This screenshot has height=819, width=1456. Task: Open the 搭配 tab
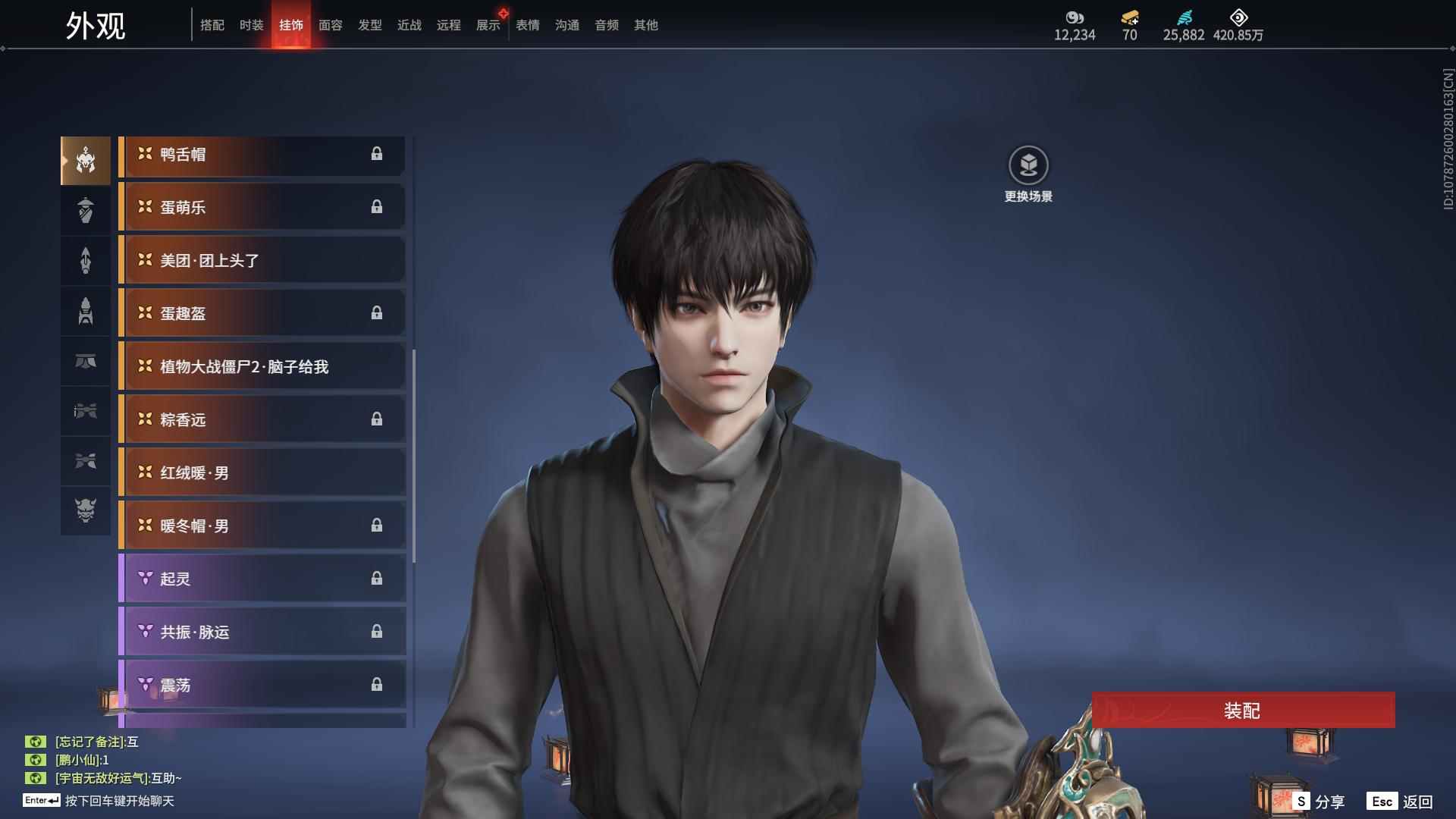click(212, 25)
